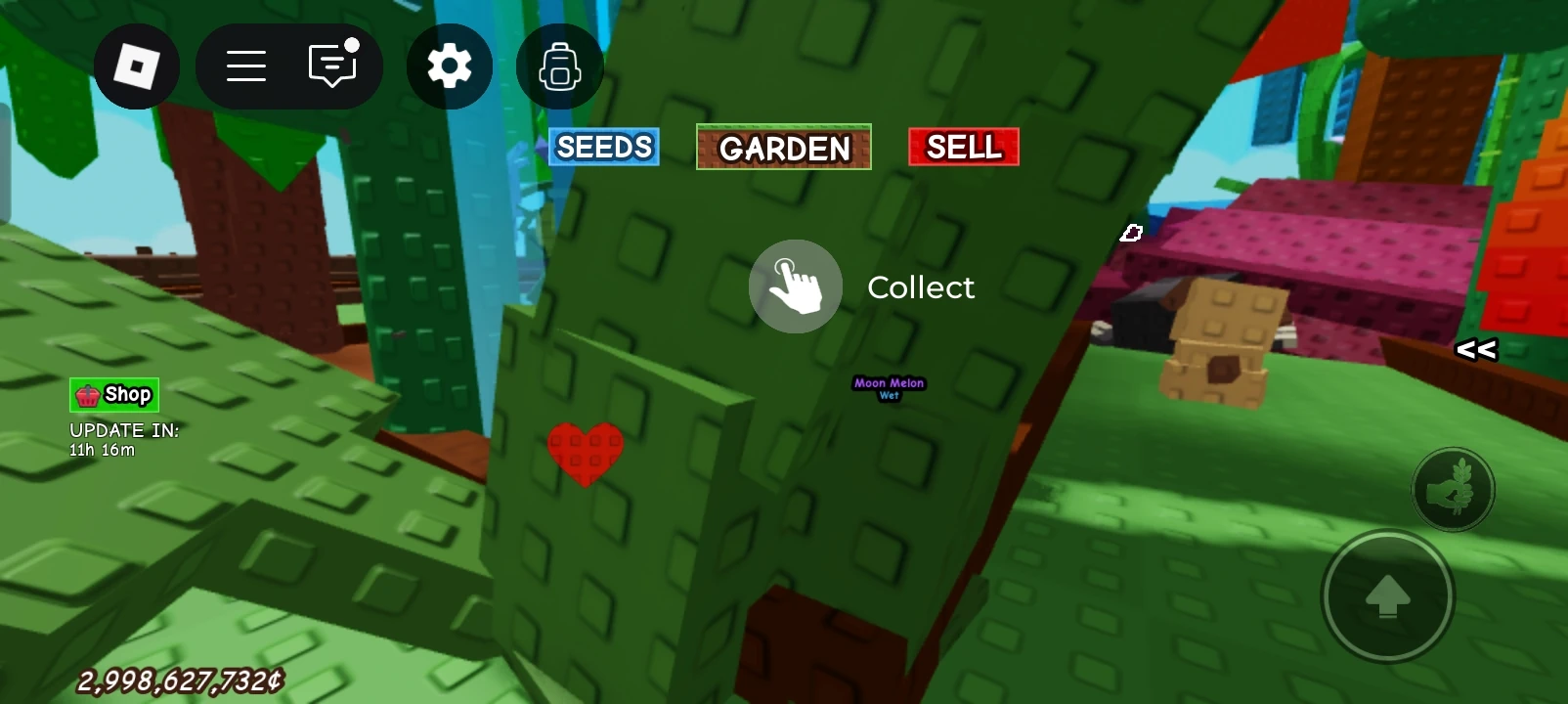Tap the Collect hand icon
Viewport: 1568px width, 704px height.
tap(795, 286)
